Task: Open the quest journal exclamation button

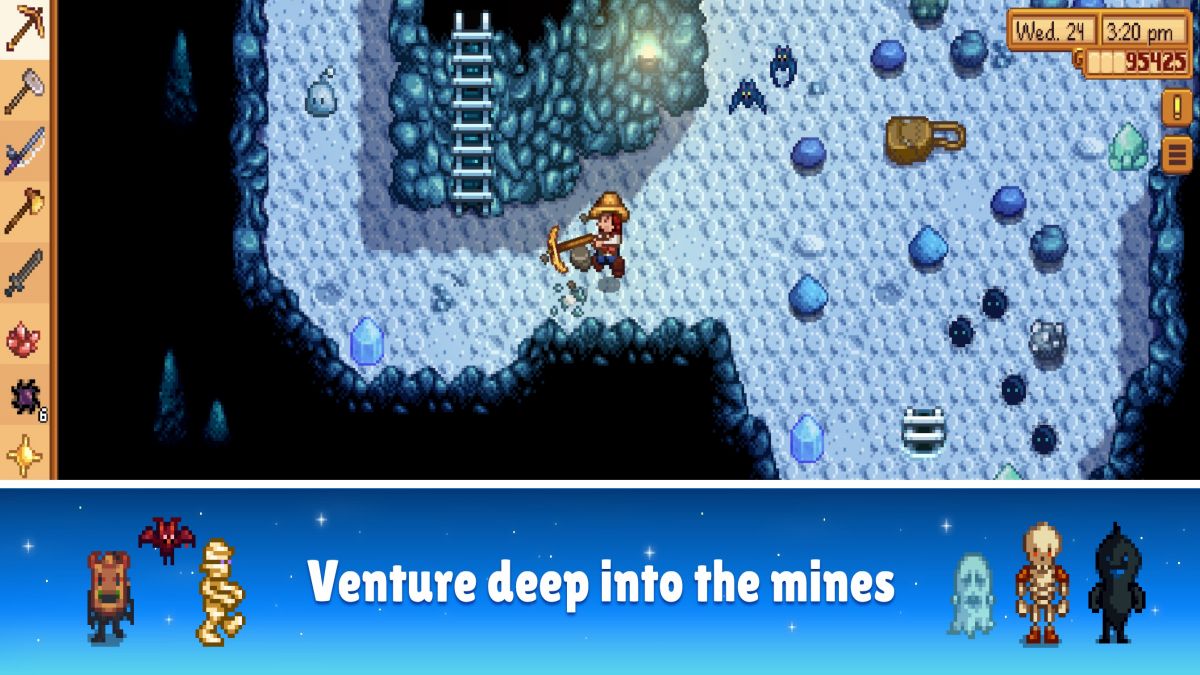Action: 1175,107
